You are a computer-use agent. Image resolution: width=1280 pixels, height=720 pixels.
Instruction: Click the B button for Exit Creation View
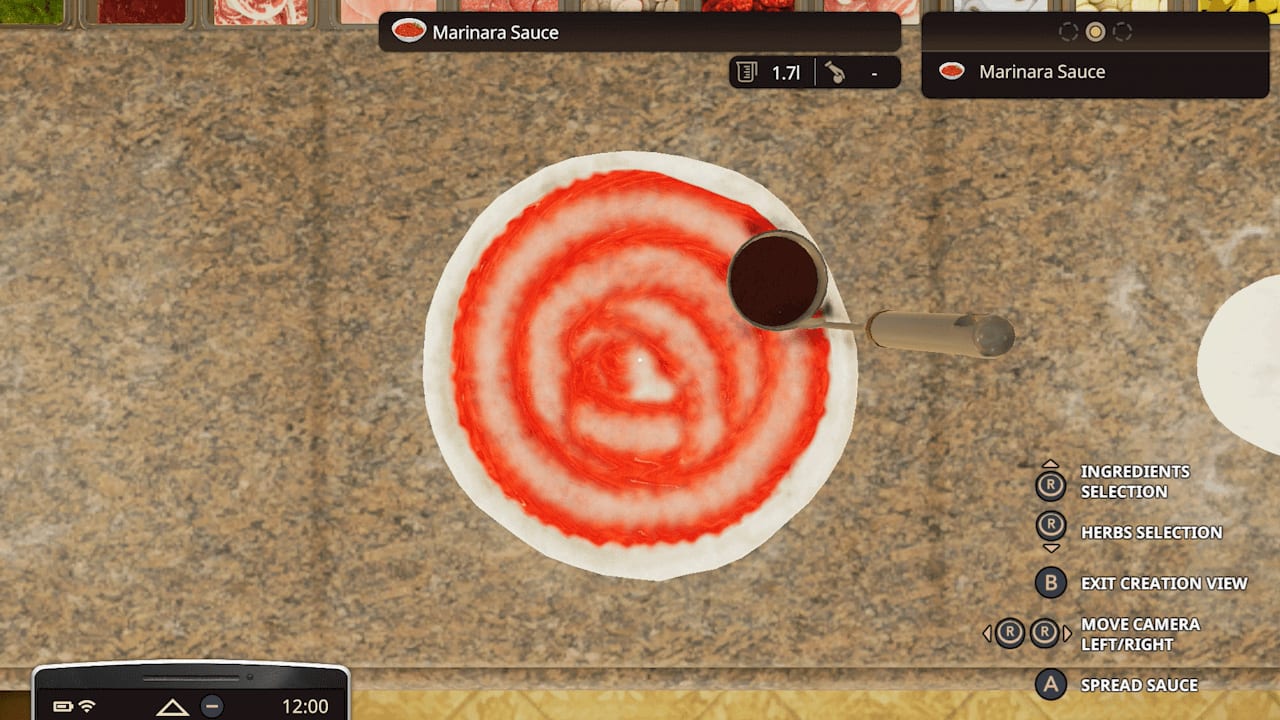1050,583
